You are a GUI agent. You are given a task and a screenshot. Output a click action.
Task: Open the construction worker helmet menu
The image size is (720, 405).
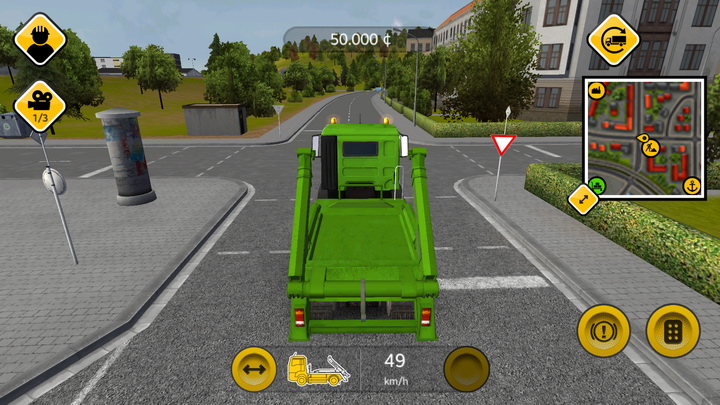[x=40, y=38]
